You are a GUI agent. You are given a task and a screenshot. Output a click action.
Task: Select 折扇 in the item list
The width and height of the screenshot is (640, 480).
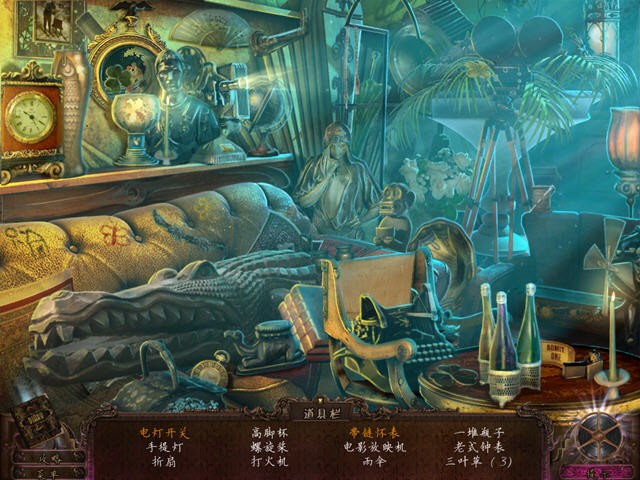click(x=163, y=462)
